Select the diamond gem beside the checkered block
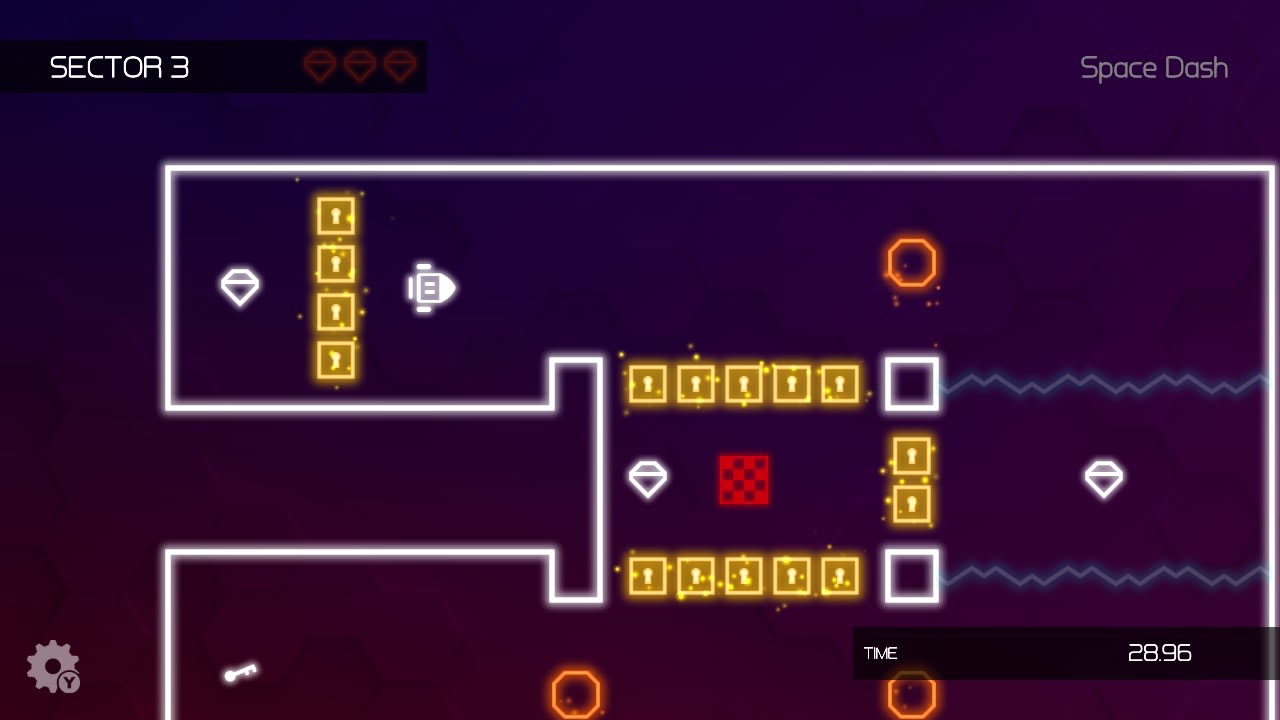Screen dimensions: 1280x720 pos(648,479)
